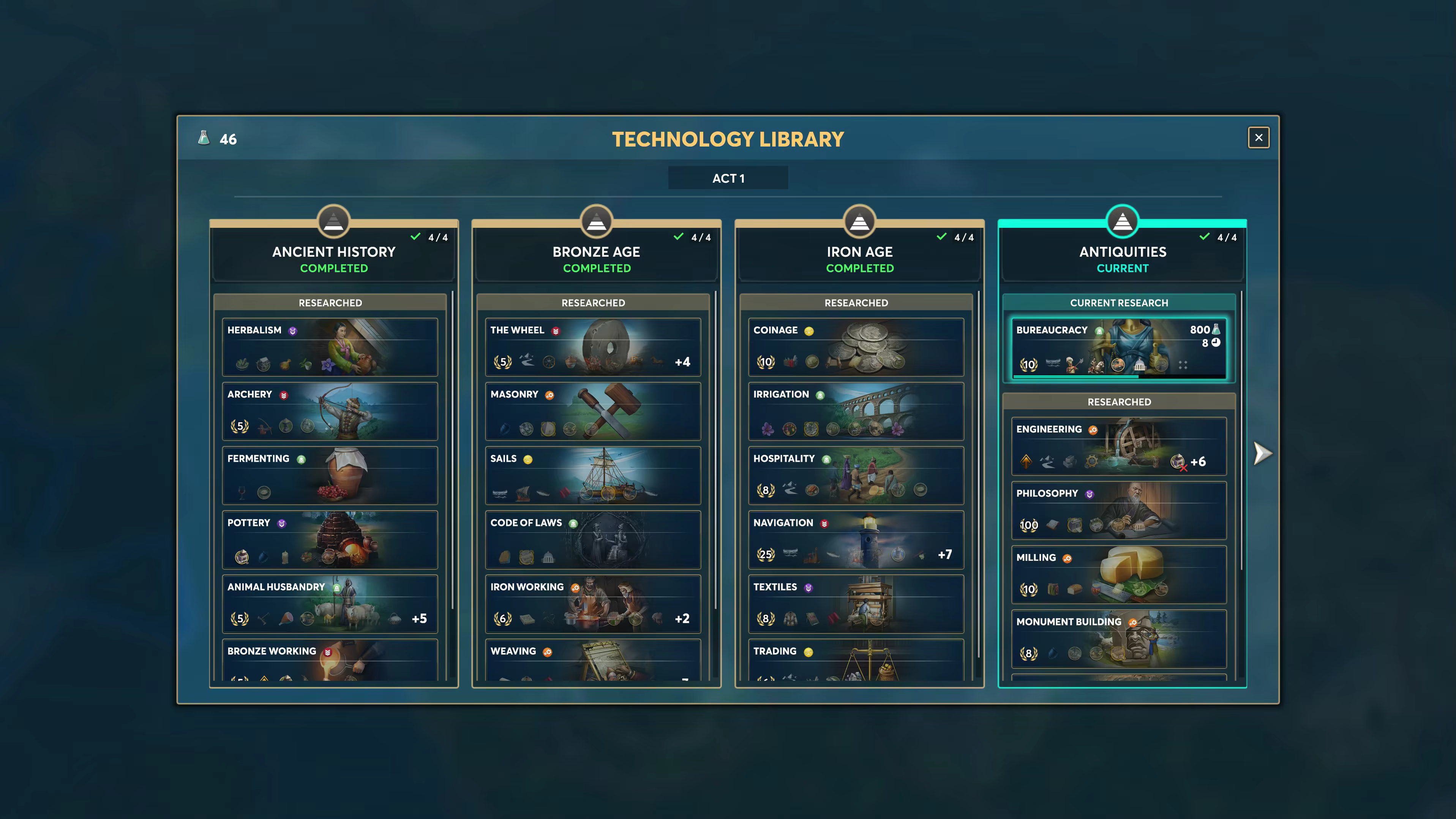Select the Irrigation technology card

click(x=856, y=411)
